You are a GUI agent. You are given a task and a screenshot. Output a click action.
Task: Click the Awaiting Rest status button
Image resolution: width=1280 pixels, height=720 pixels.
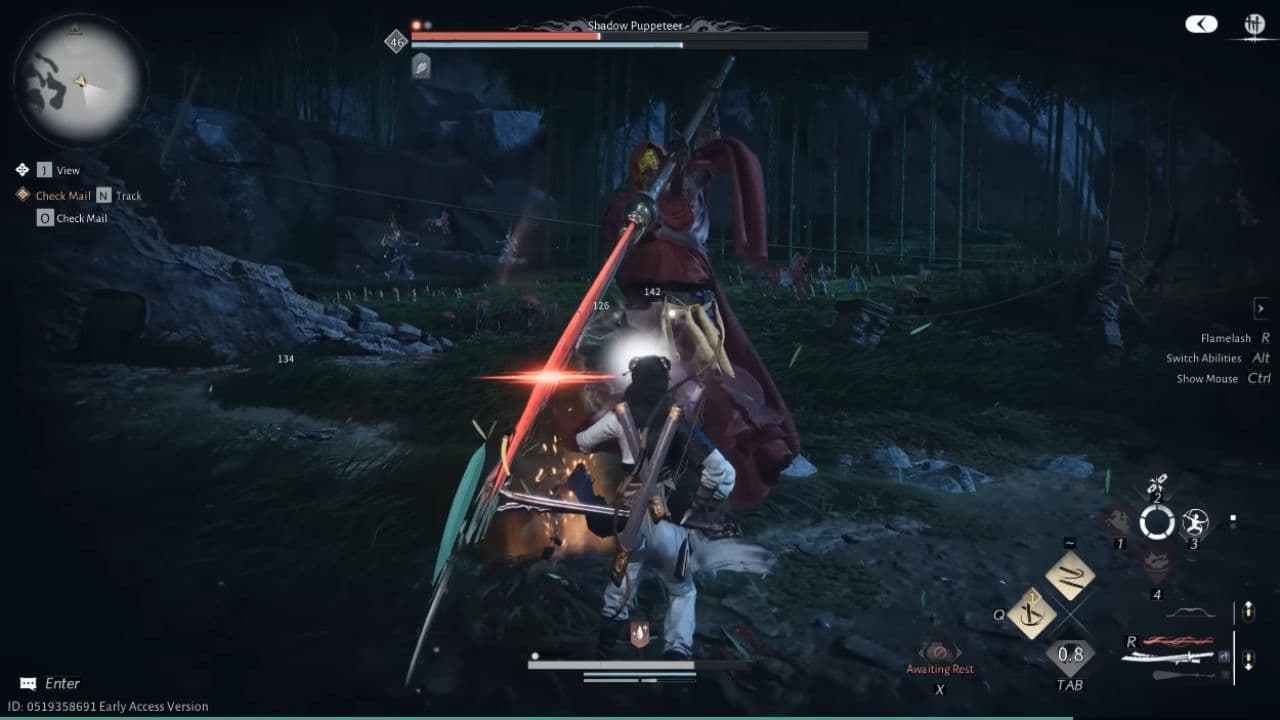940,667
